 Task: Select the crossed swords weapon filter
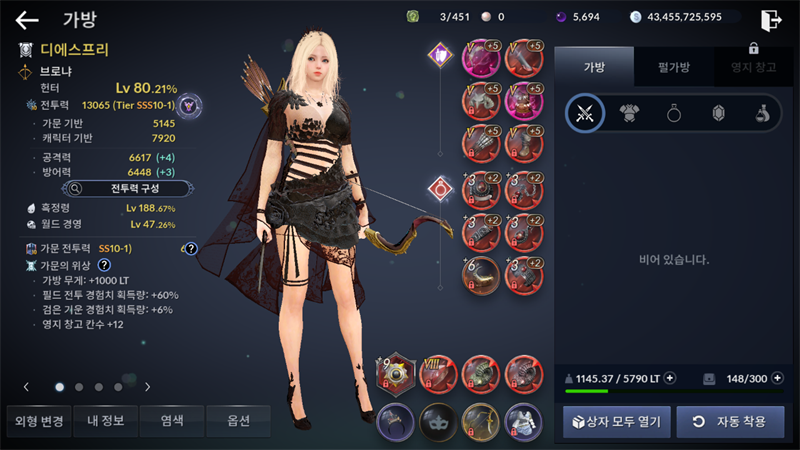[x=585, y=114]
